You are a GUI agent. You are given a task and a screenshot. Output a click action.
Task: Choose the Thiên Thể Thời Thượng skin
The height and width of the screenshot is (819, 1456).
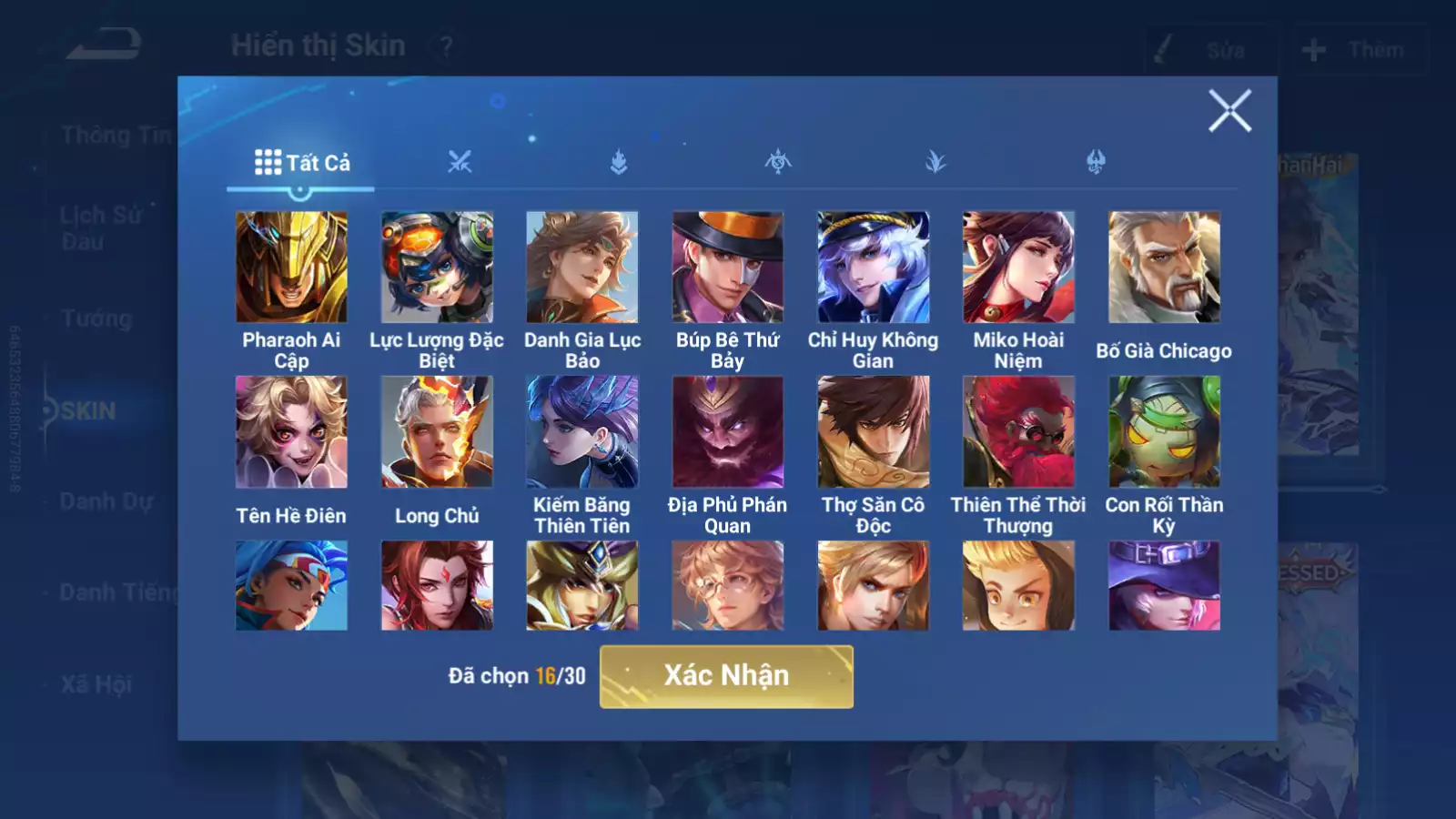click(1018, 432)
